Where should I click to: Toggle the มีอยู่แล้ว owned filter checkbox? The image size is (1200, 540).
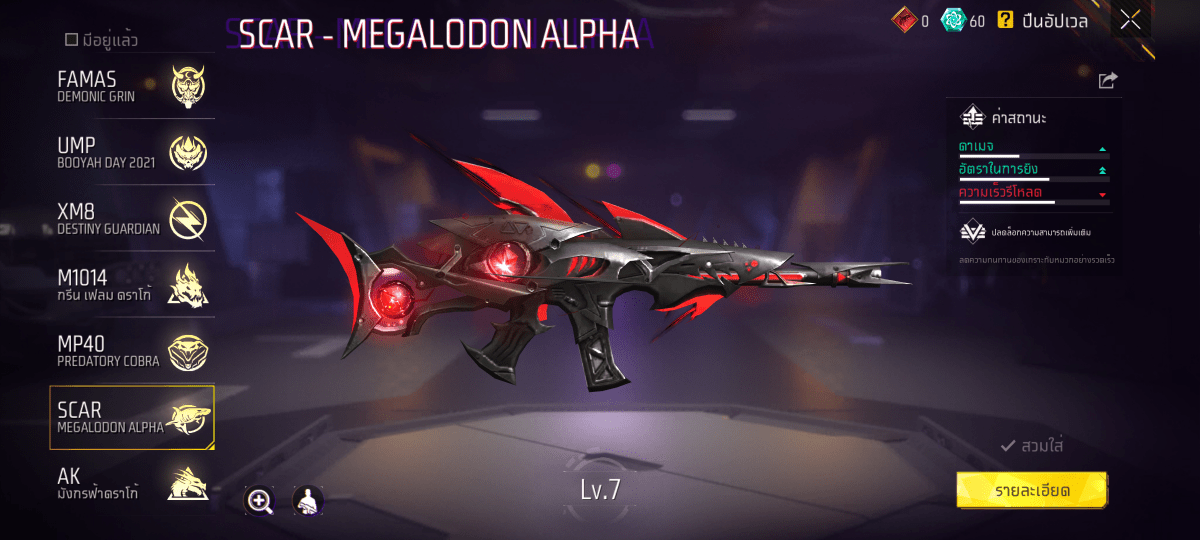point(72,40)
